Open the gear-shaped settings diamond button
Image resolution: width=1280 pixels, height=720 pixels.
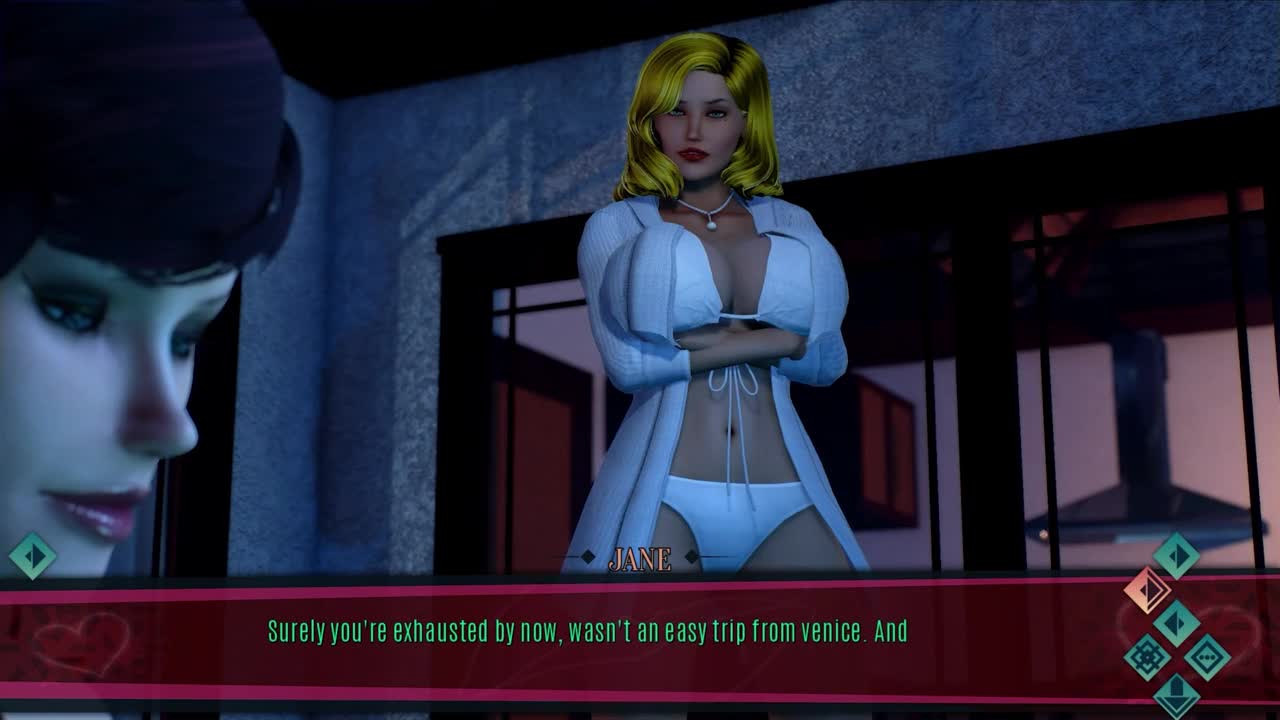1147,657
